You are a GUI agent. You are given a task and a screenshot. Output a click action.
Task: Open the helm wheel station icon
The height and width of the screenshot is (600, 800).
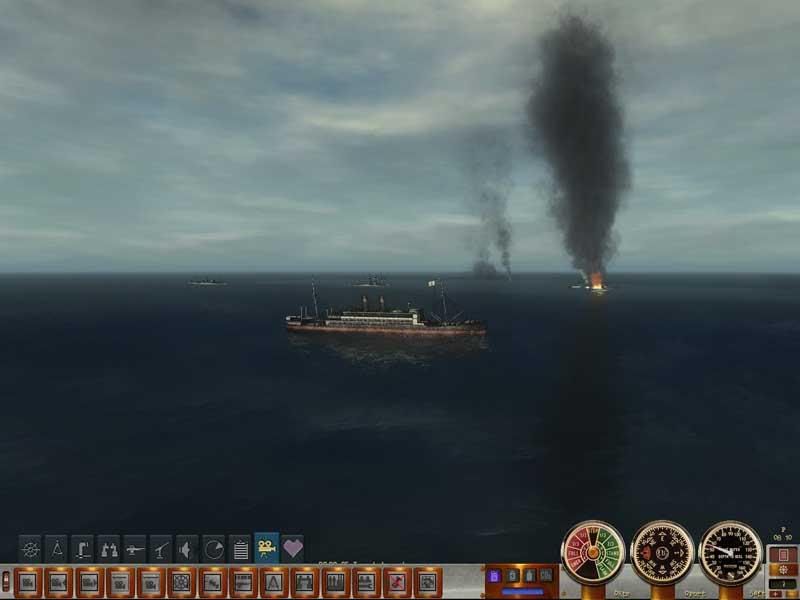pyautogui.click(x=30, y=548)
